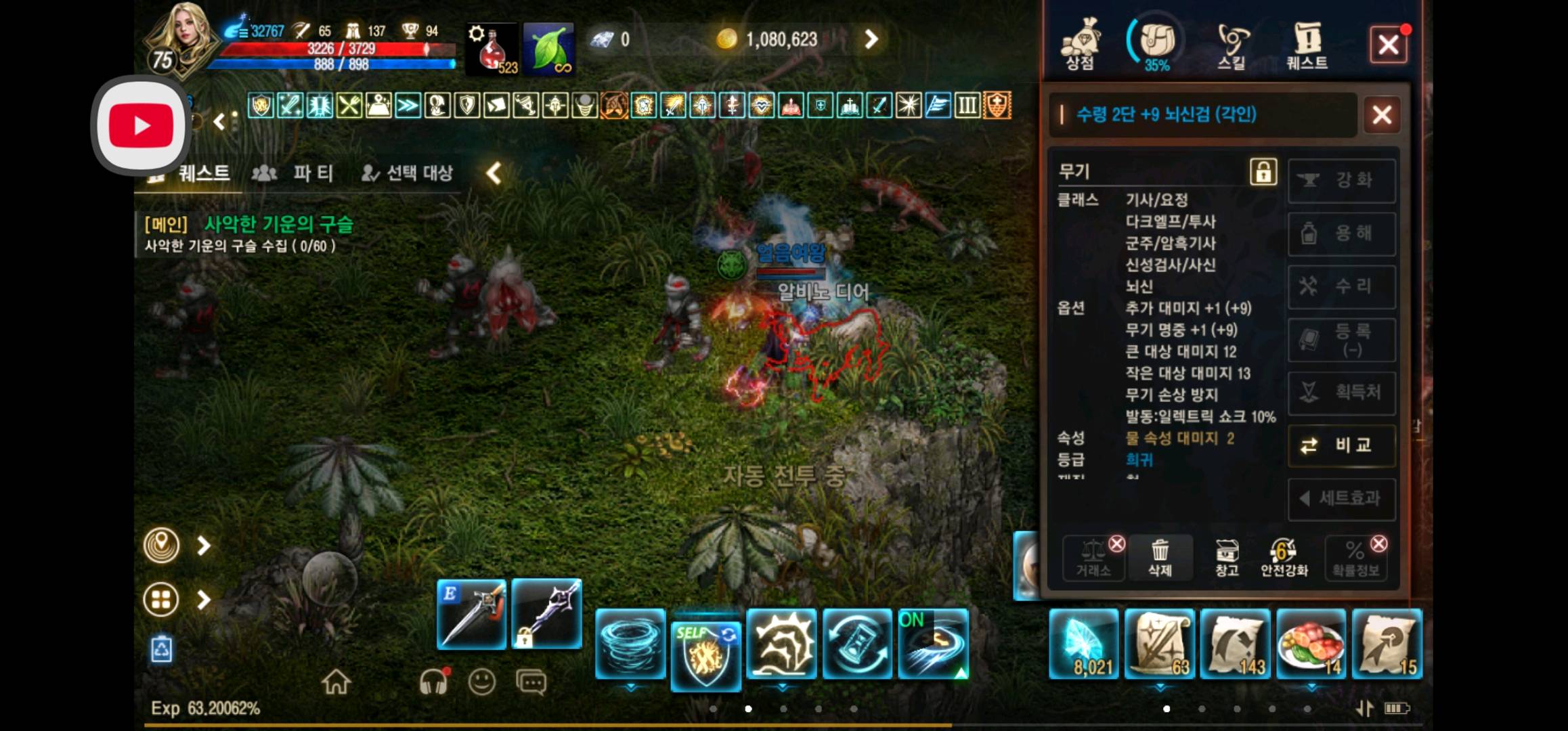Open the YouTube floating overlay icon
Viewport: 1568px width, 731px height.
pyautogui.click(x=140, y=124)
